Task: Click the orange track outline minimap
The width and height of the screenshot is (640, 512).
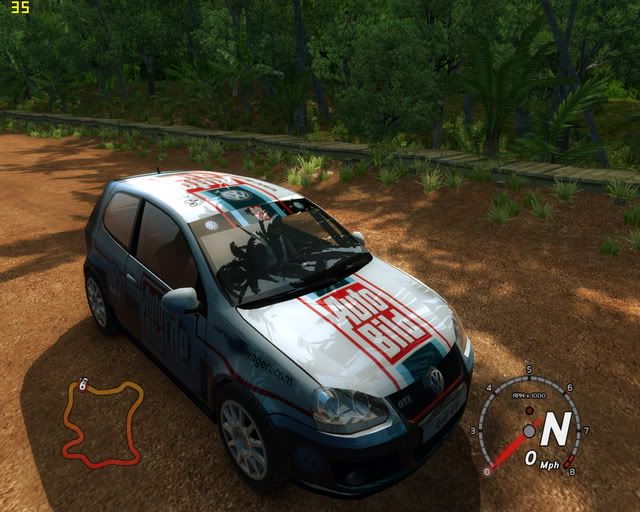Action: coord(102,423)
